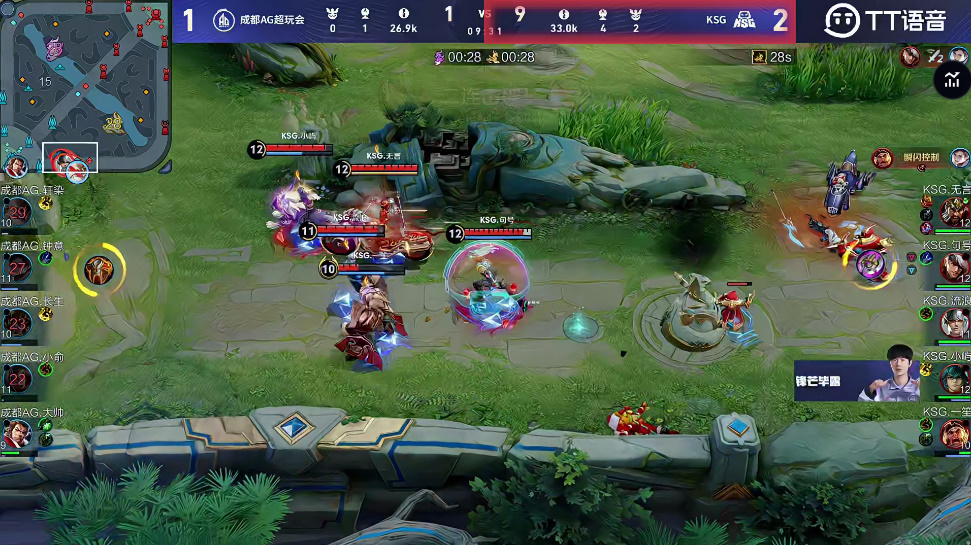Screen dimensions: 971x545
Task: Click the TT语音 logo overlay
Action: 885,20
